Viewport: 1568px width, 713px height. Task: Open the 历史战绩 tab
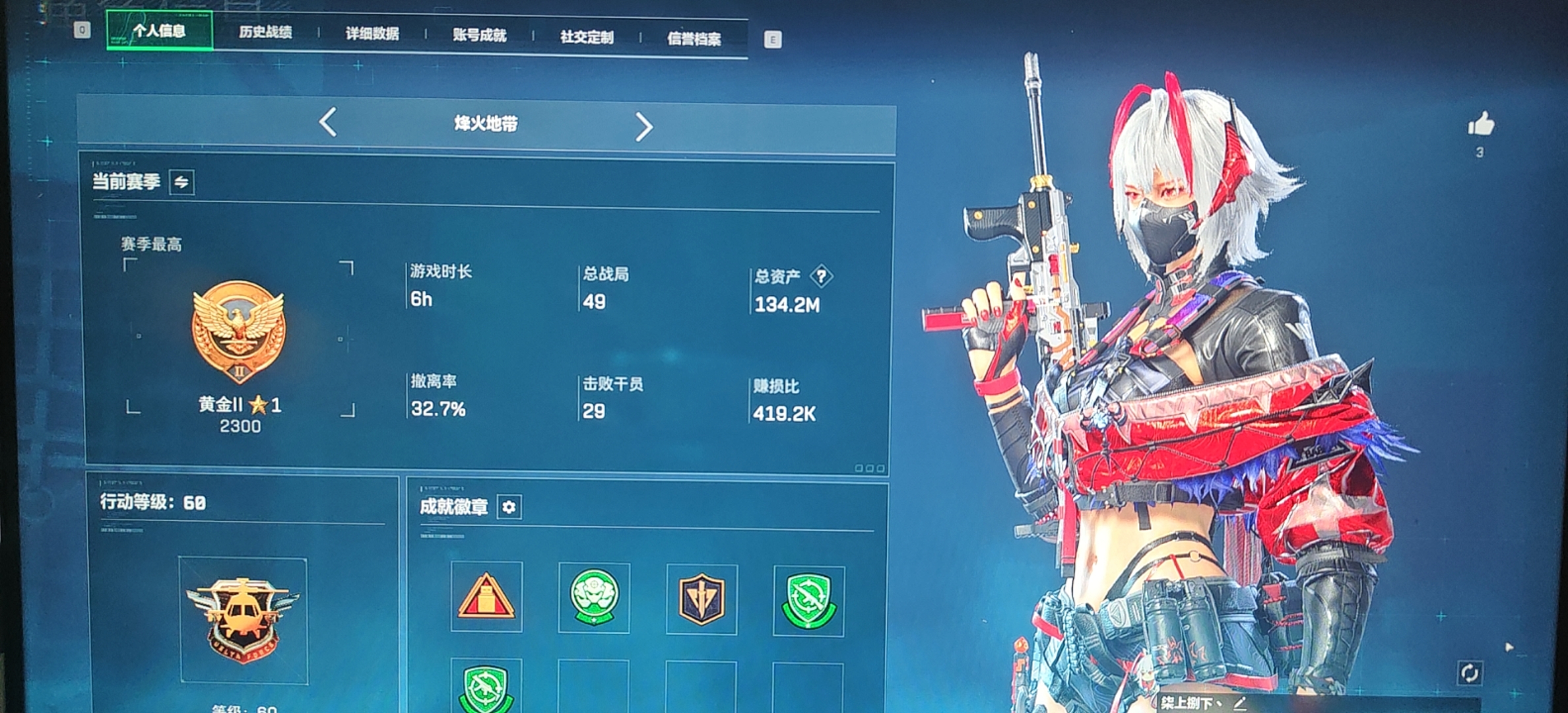click(x=265, y=32)
